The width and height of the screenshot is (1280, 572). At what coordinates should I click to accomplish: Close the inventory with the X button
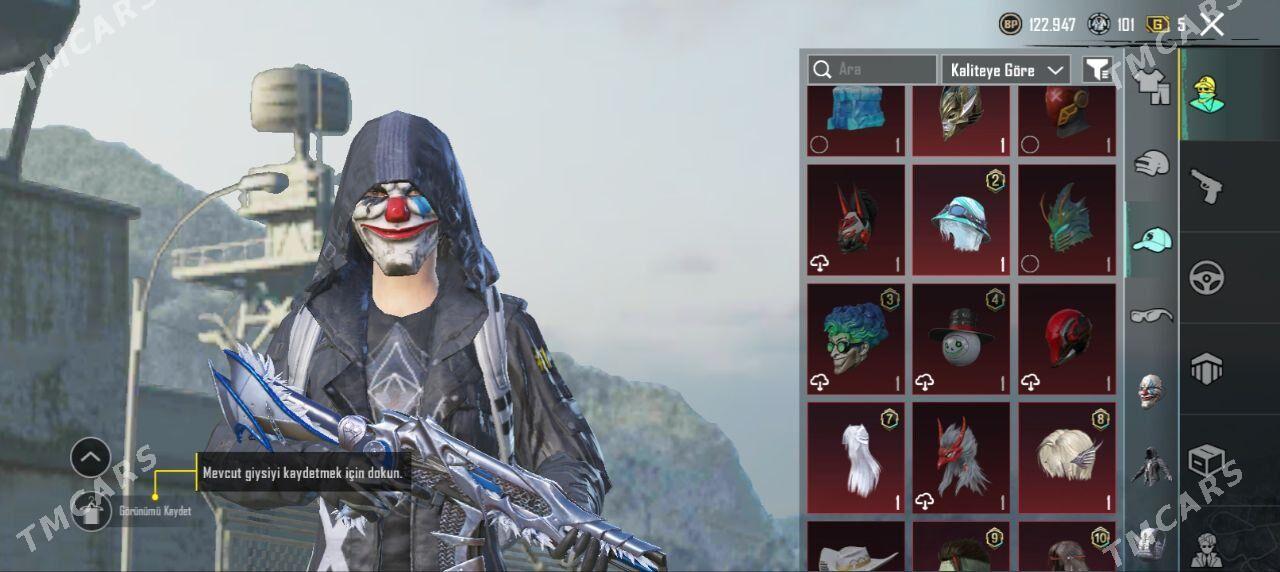pyautogui.click(x=1212, y=25)
